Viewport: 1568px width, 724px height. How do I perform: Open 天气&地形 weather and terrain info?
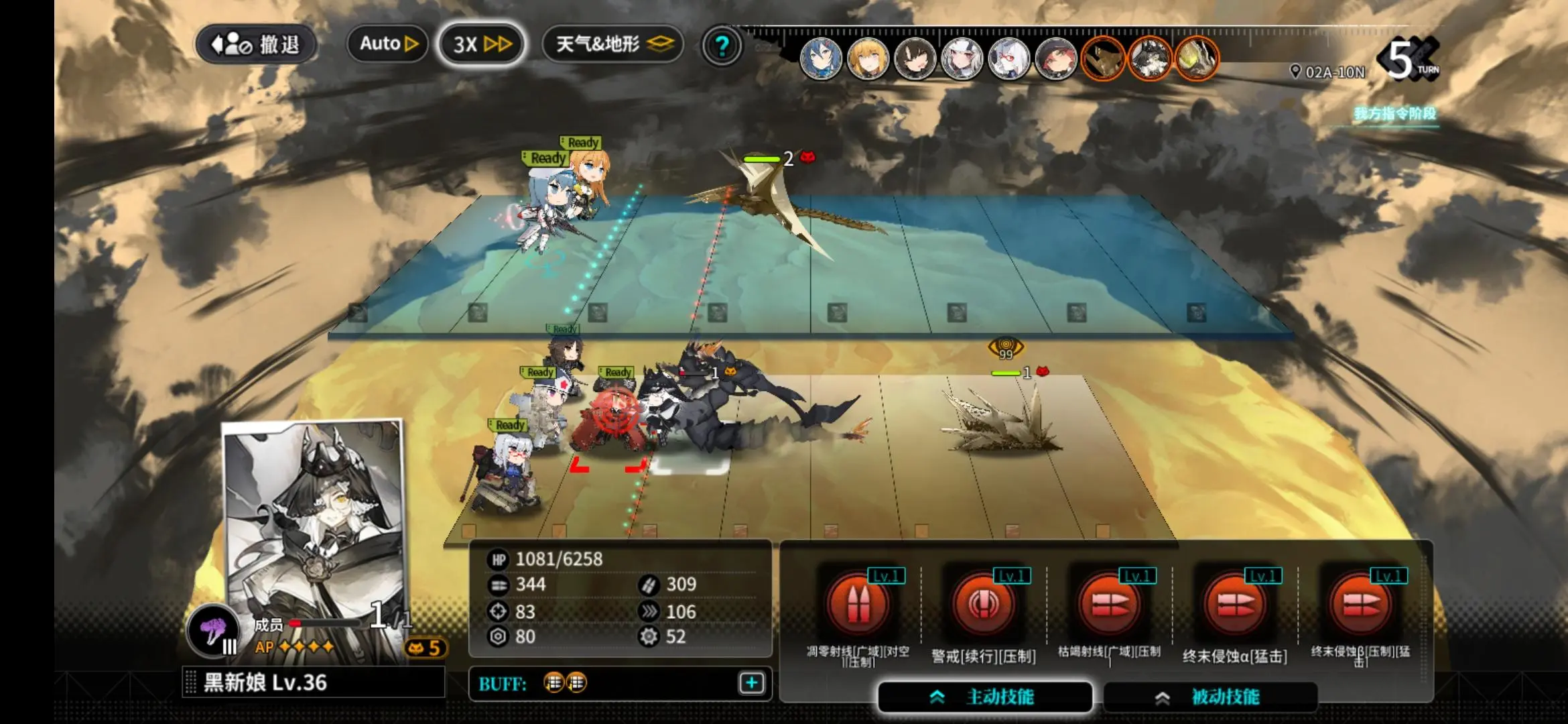[x=613, y=45]
